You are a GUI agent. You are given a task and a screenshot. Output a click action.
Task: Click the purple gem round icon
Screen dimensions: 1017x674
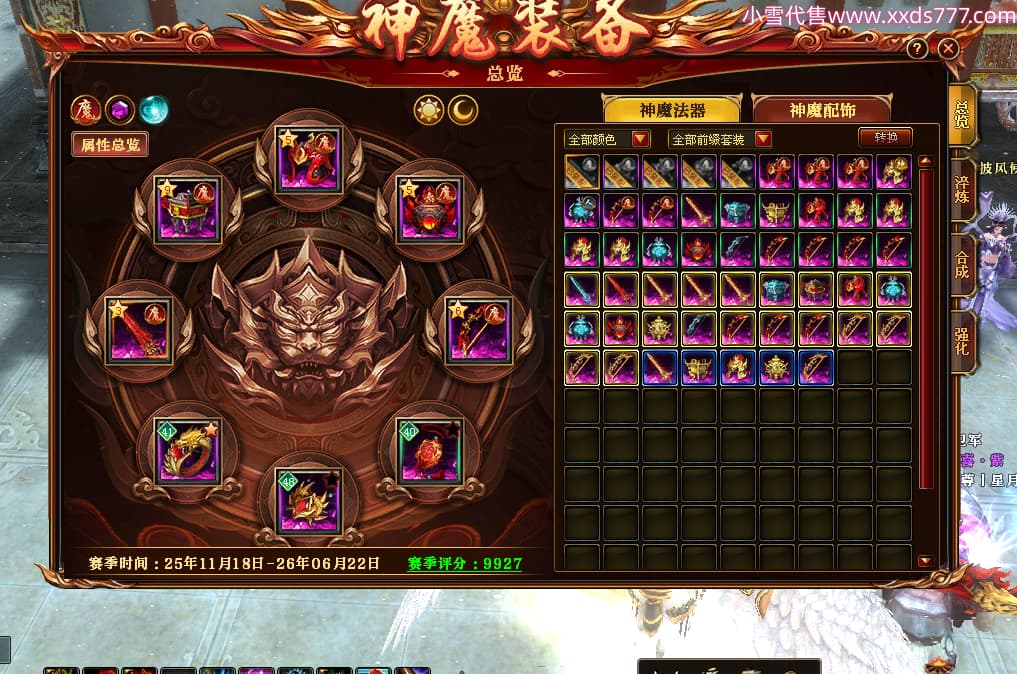[x=120, y=109]
